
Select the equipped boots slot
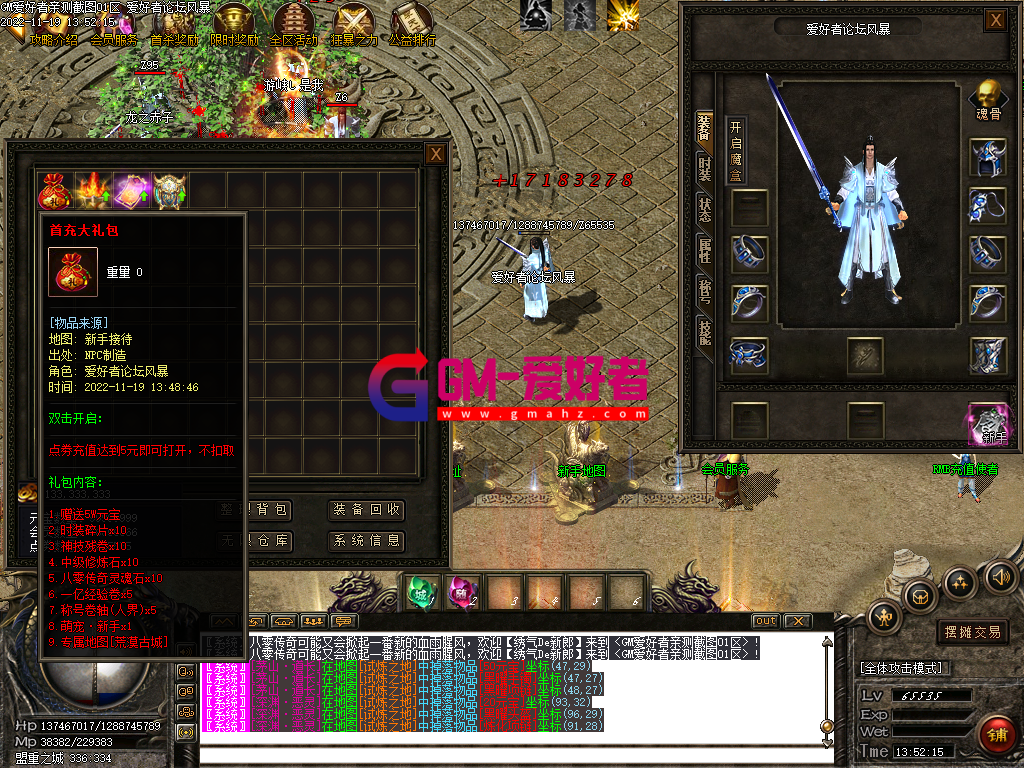click(987, 354)
